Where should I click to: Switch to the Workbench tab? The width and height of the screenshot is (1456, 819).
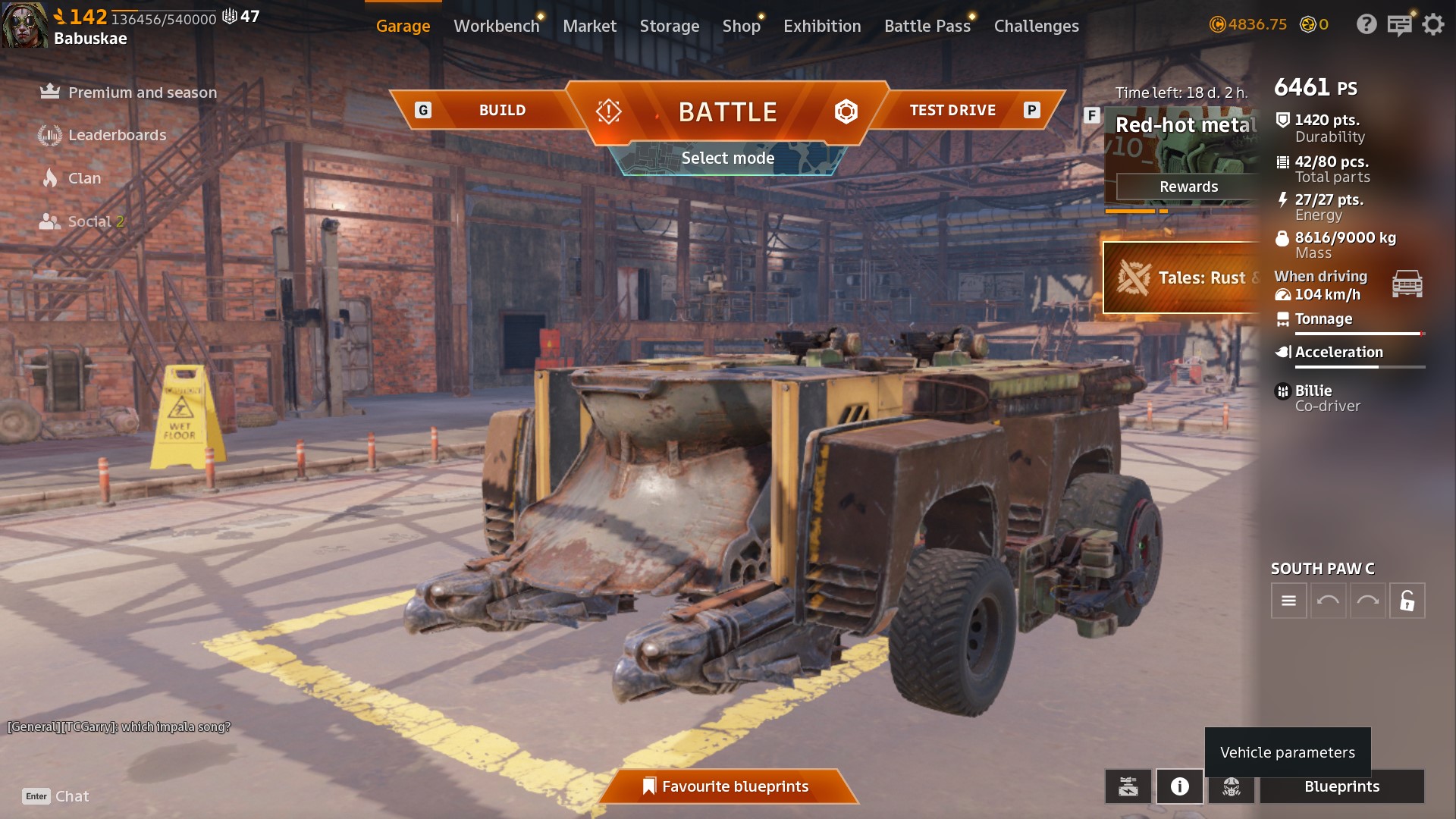(x=496, y=26)
